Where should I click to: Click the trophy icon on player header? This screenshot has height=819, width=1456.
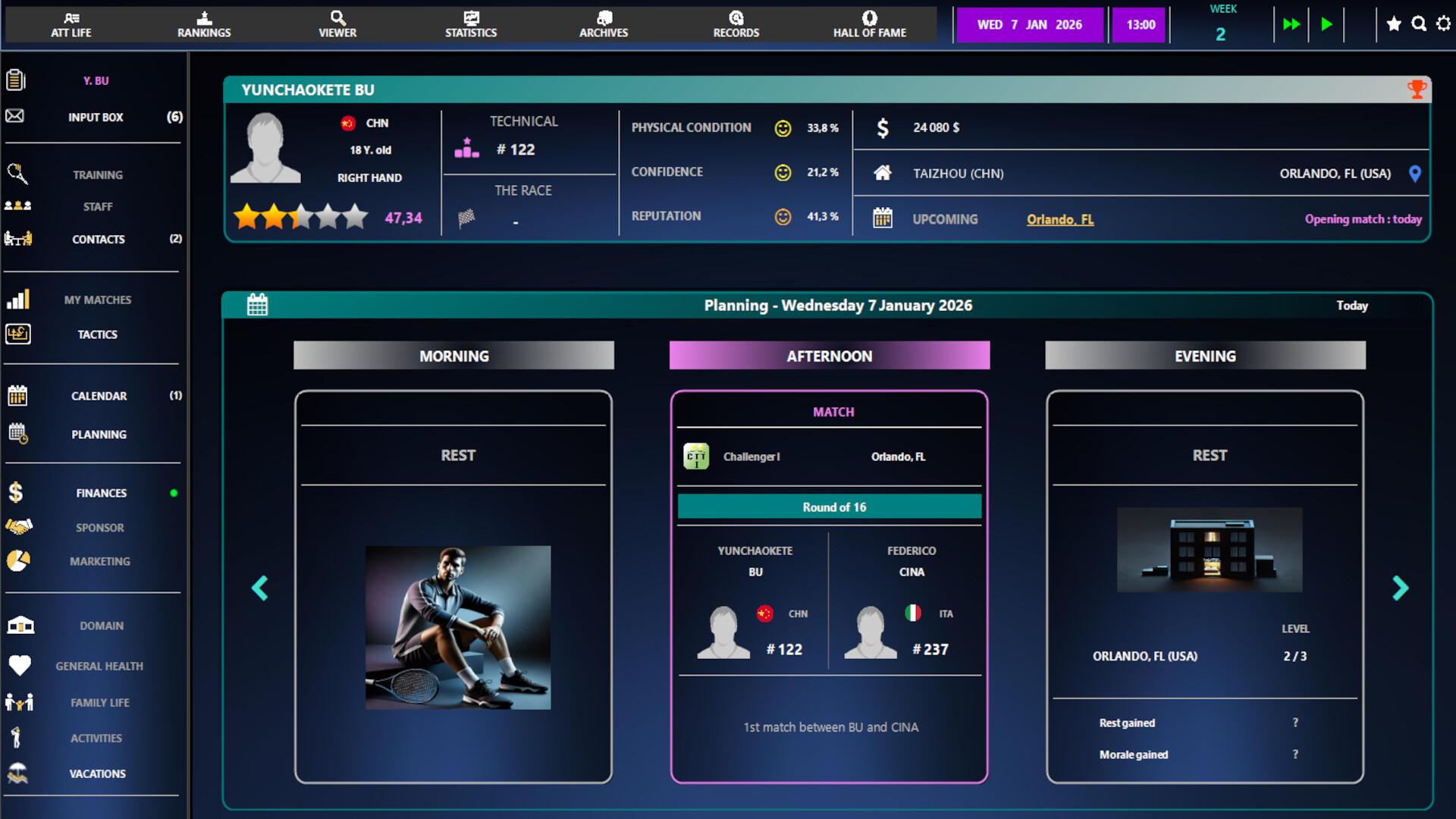tap(1417, 88)
